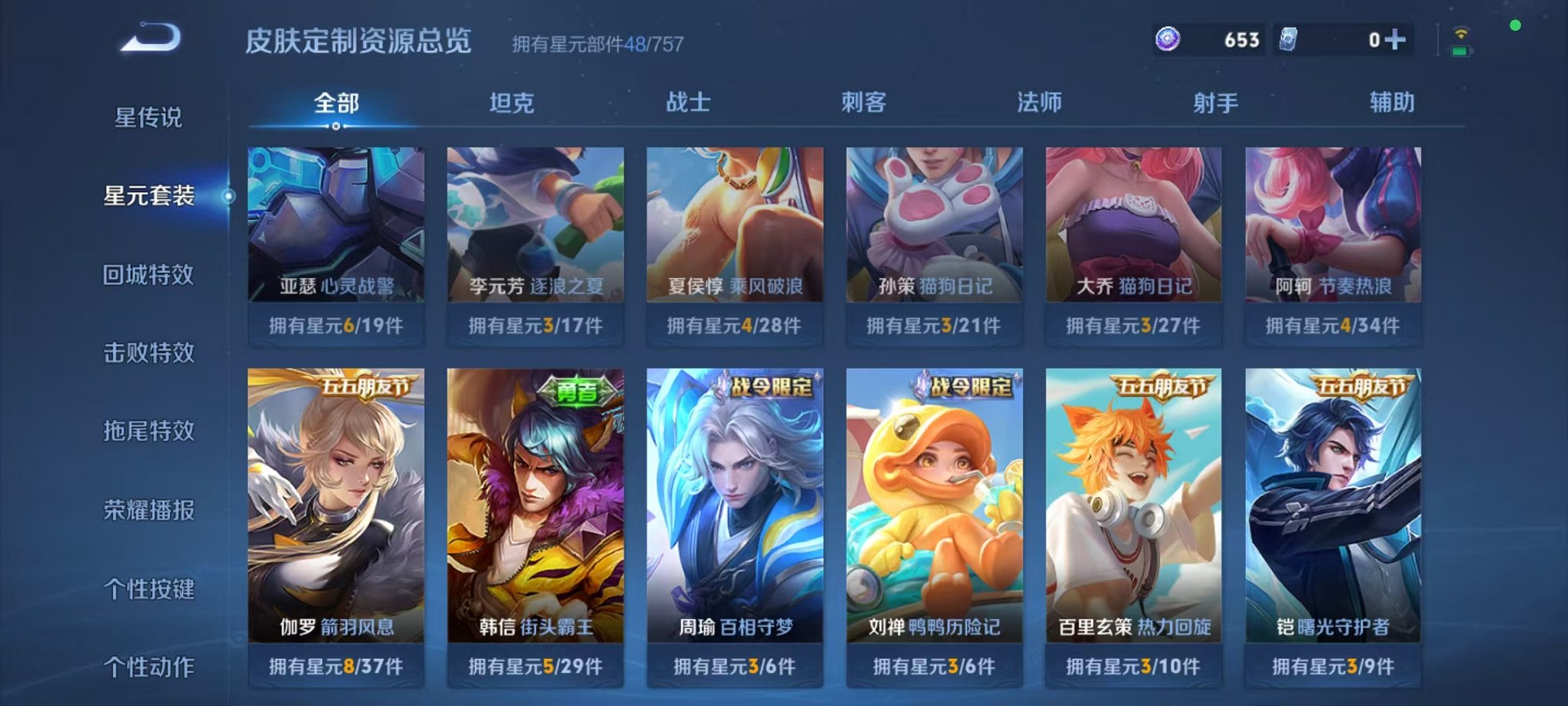The image size is (1568, 706).
Task: Select the 星传说 sidebar entry
Action: 151,117
